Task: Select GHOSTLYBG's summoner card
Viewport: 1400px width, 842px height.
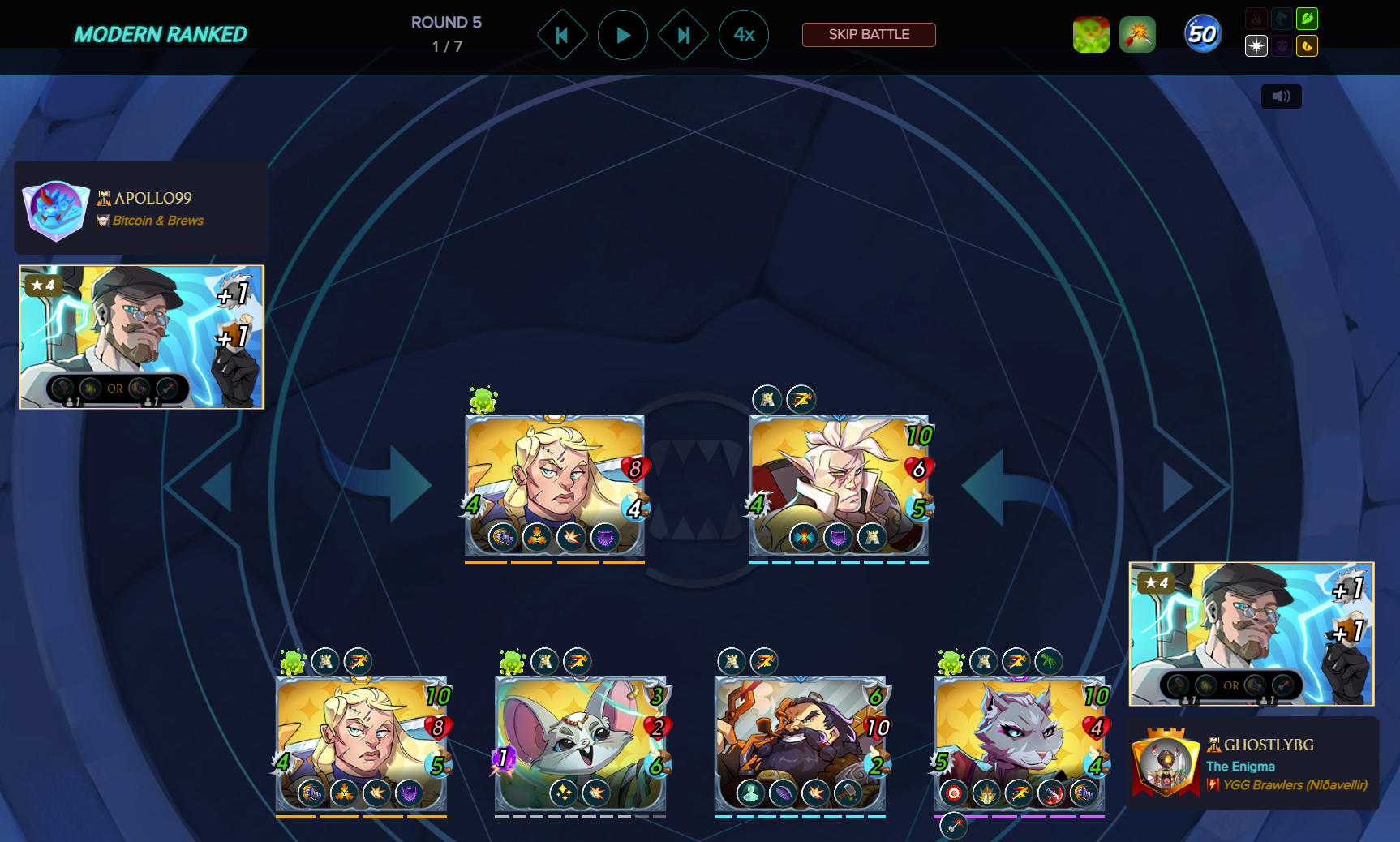Action: (x=1251, y=634)
